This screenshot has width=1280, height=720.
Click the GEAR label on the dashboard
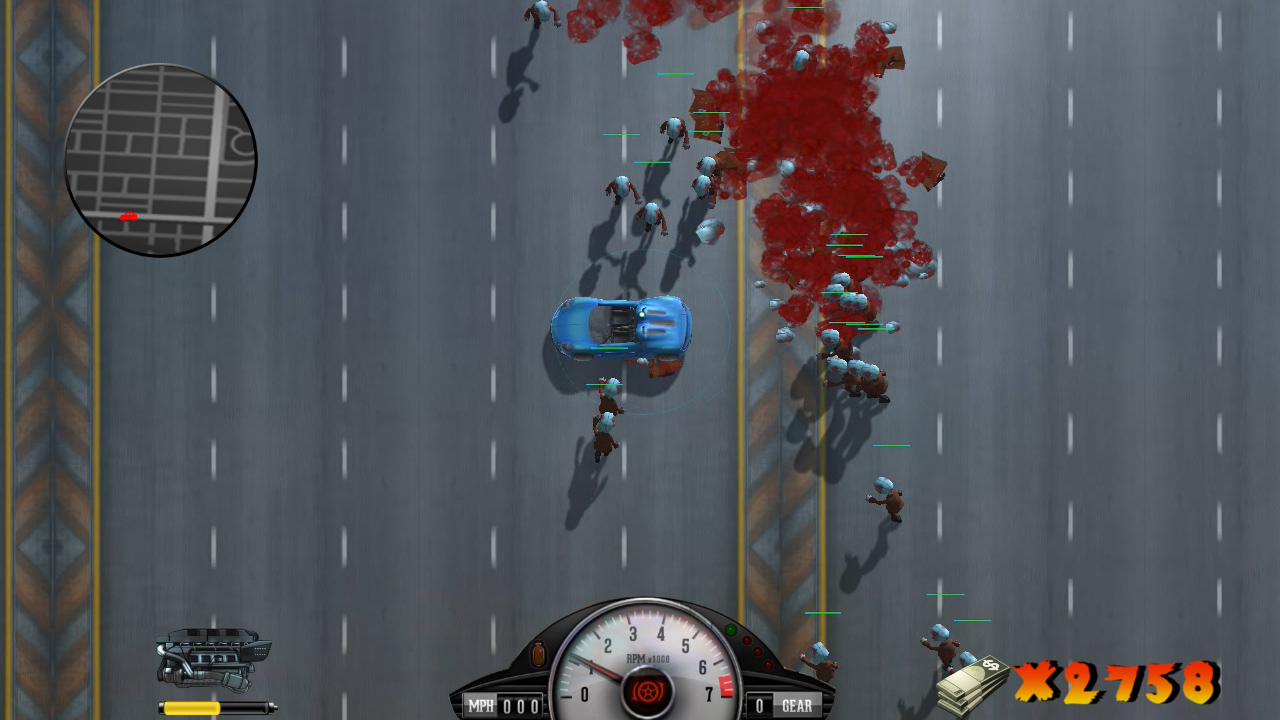(798, 704)
